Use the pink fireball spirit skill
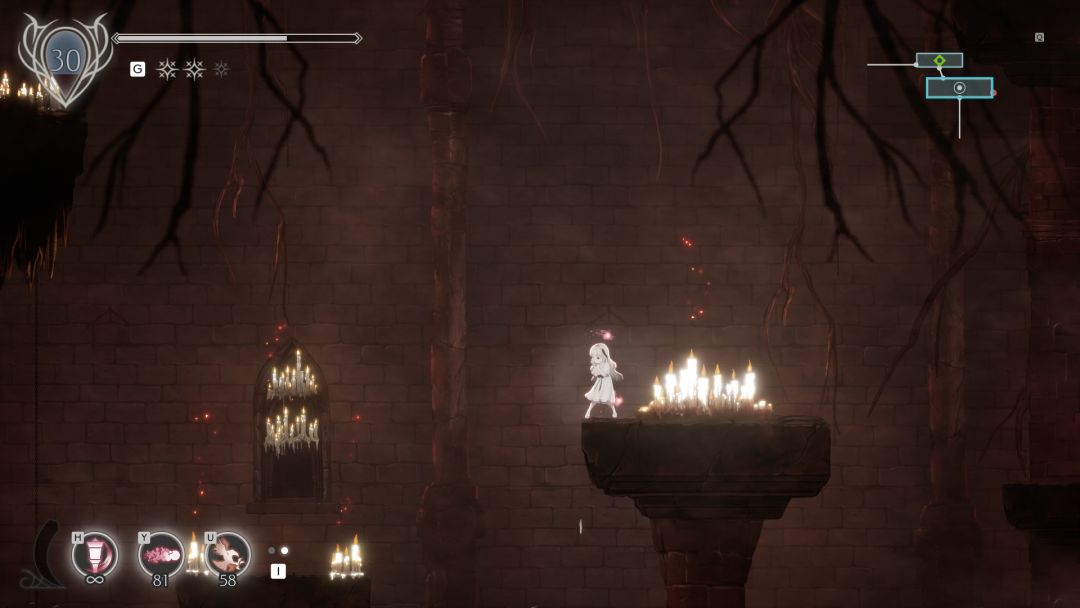Screen dimensions: 1080x608 click(x=161, y=553)
